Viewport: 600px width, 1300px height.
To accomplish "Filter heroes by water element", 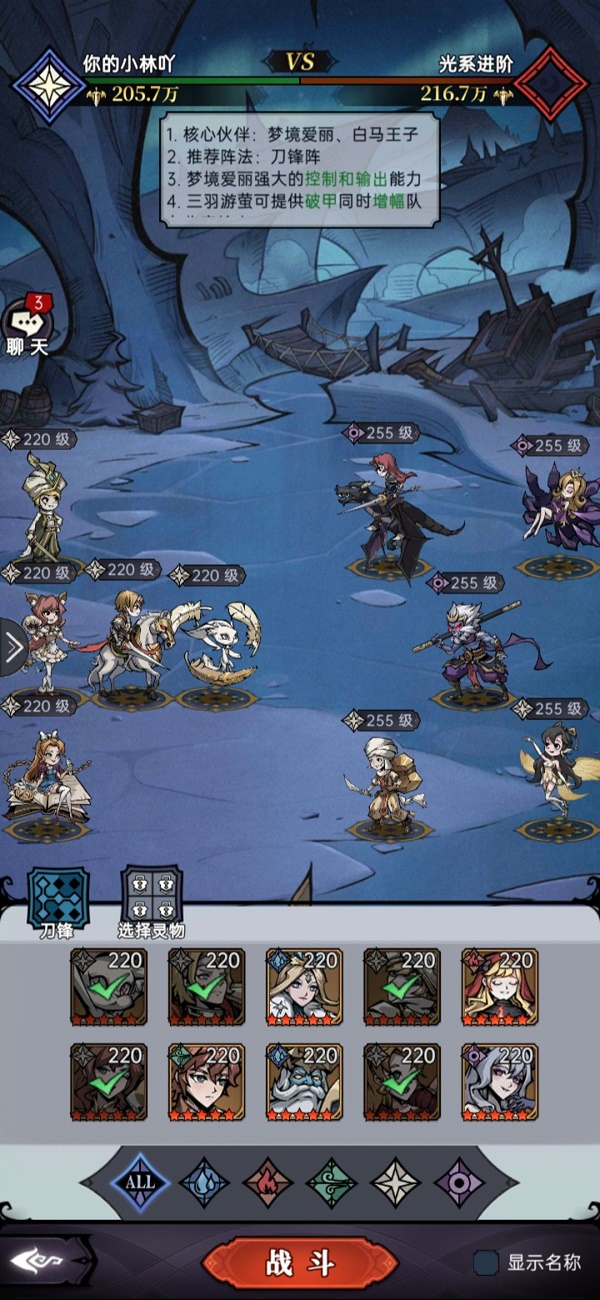I will [x=204, y=1182].
